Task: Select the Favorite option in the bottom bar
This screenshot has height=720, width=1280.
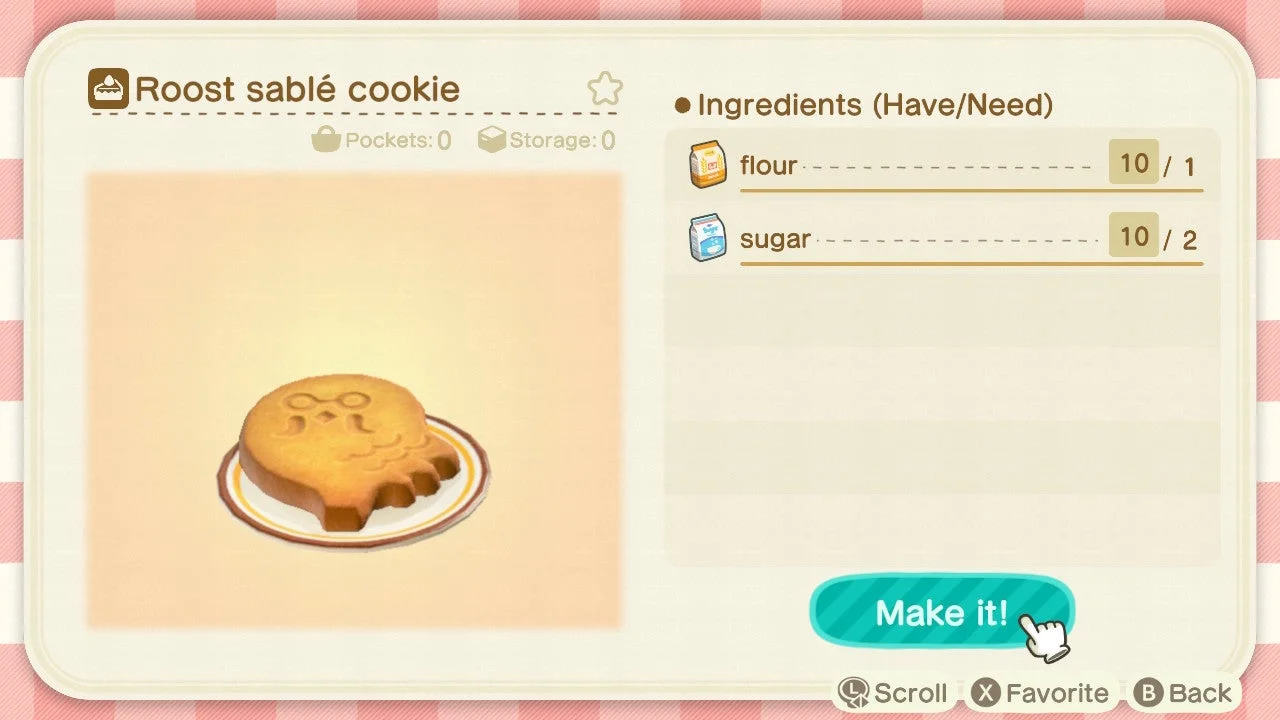Action: point(1043,691)
